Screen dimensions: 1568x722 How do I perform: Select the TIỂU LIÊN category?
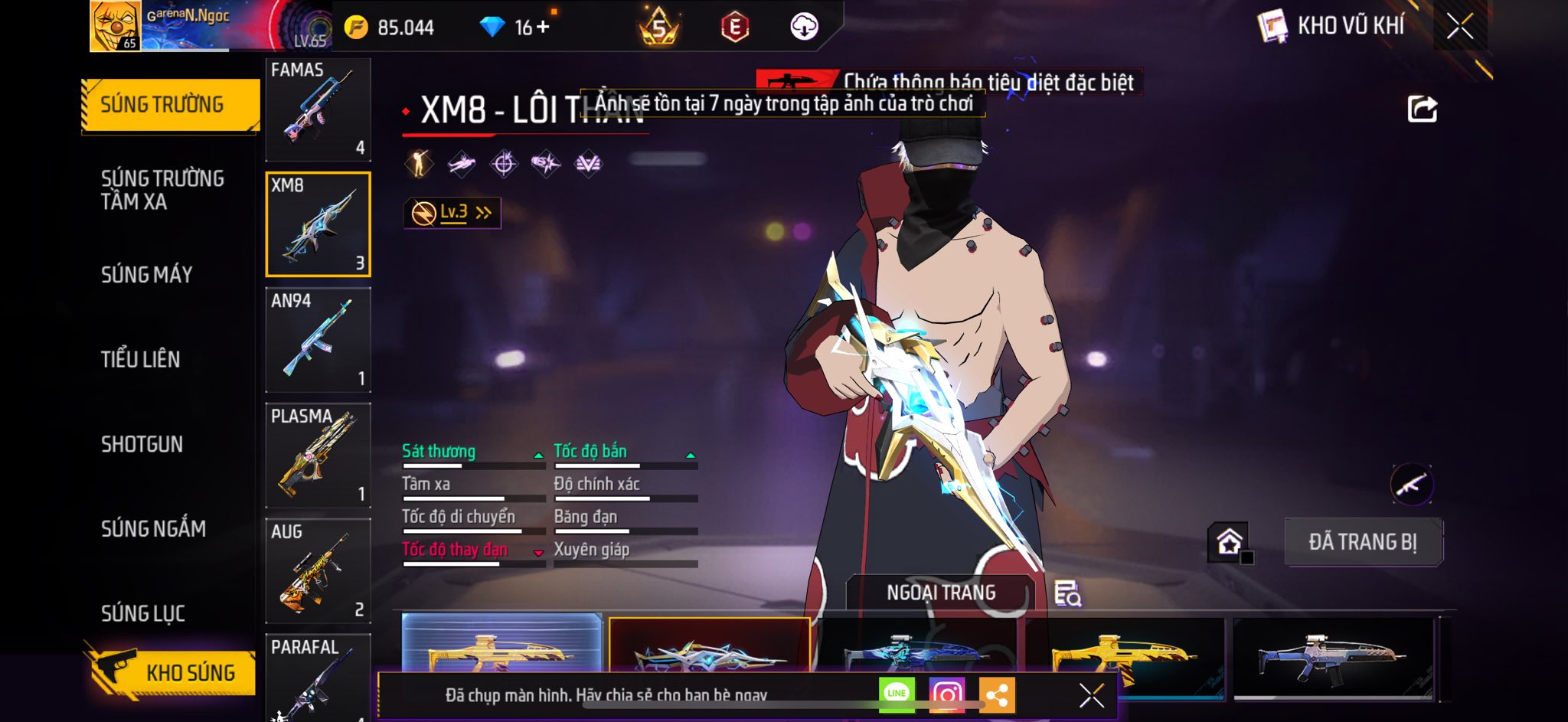coord(141,359)
